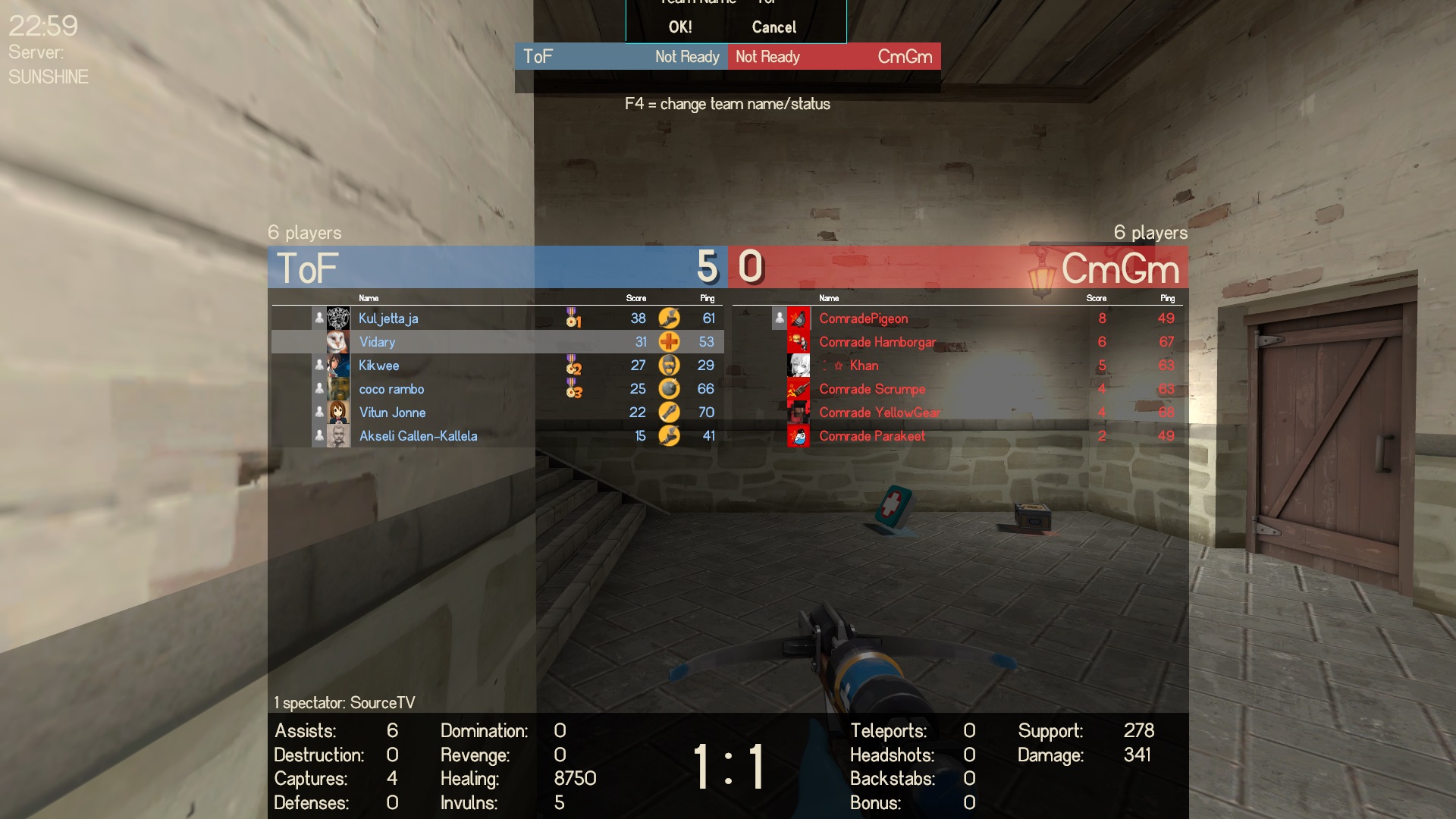Click Kuljettaja's avatar thumbnail
This screenshot has width=1456, height=819.
[x=338, y=318]
